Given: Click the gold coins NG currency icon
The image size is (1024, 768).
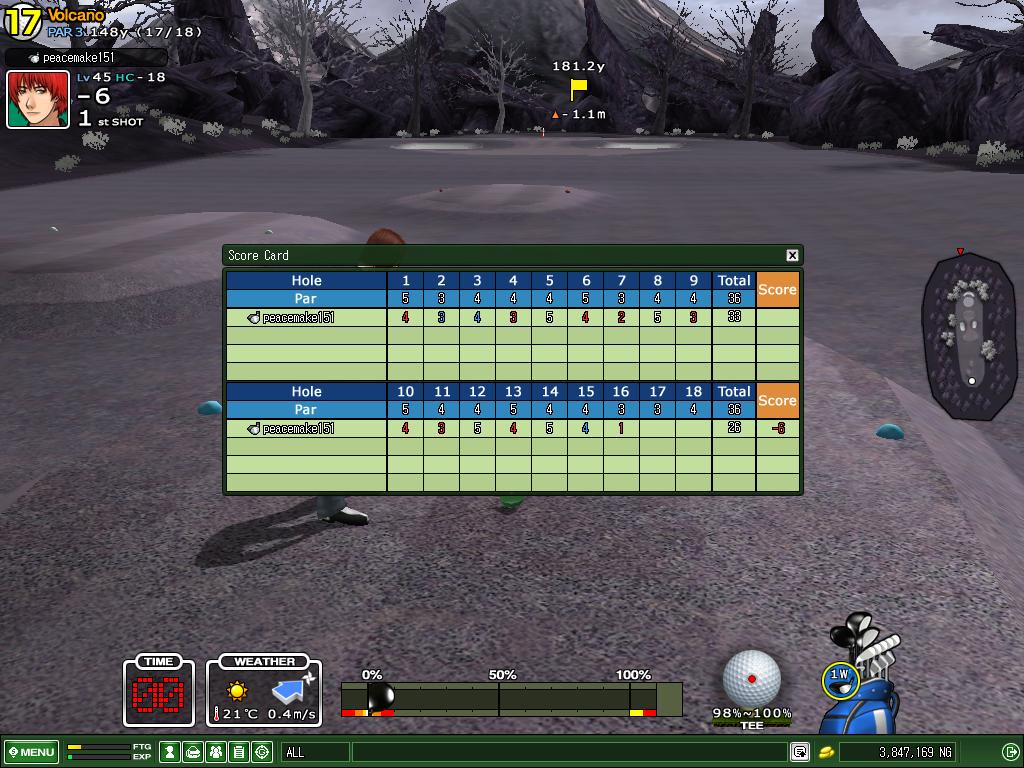Looking at the screenshot, I should pos(828,752).
